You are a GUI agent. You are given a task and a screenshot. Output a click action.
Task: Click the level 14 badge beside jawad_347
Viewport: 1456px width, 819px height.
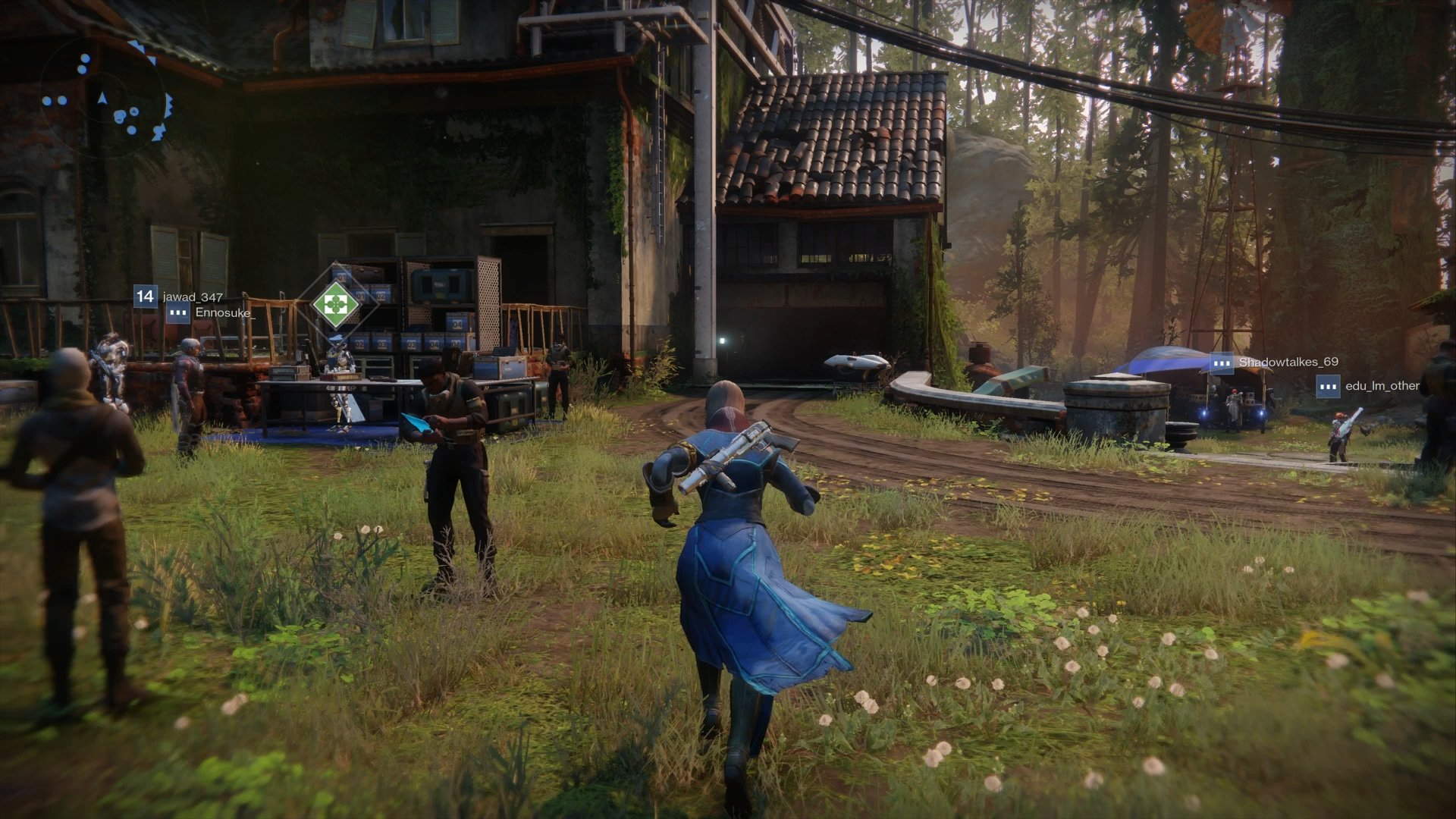pos(145,296)
